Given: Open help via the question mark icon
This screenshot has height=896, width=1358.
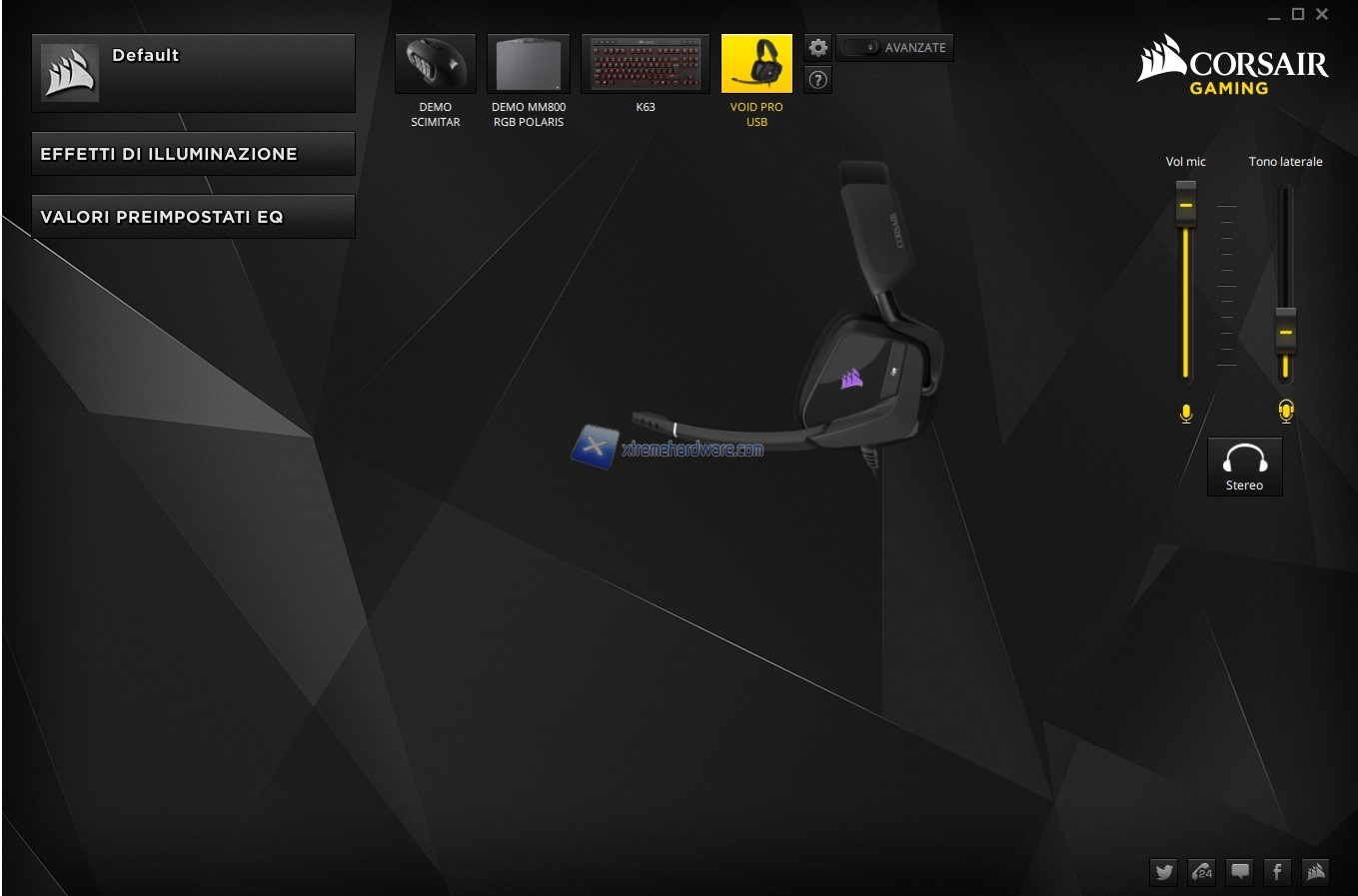Looking at the screenshot, I should (x=818, y=80).
